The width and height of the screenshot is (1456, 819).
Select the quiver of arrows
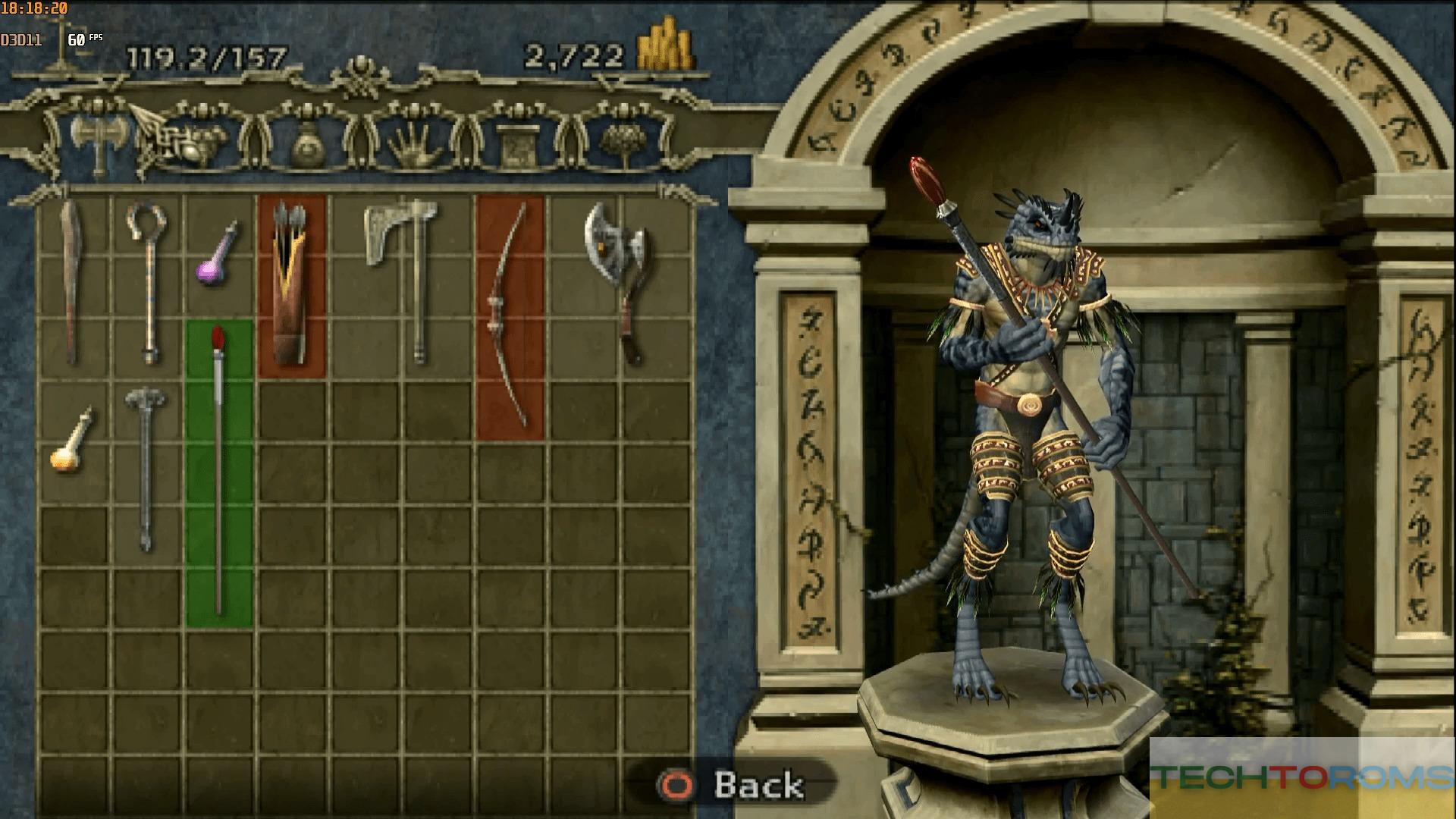pos(291,285)
